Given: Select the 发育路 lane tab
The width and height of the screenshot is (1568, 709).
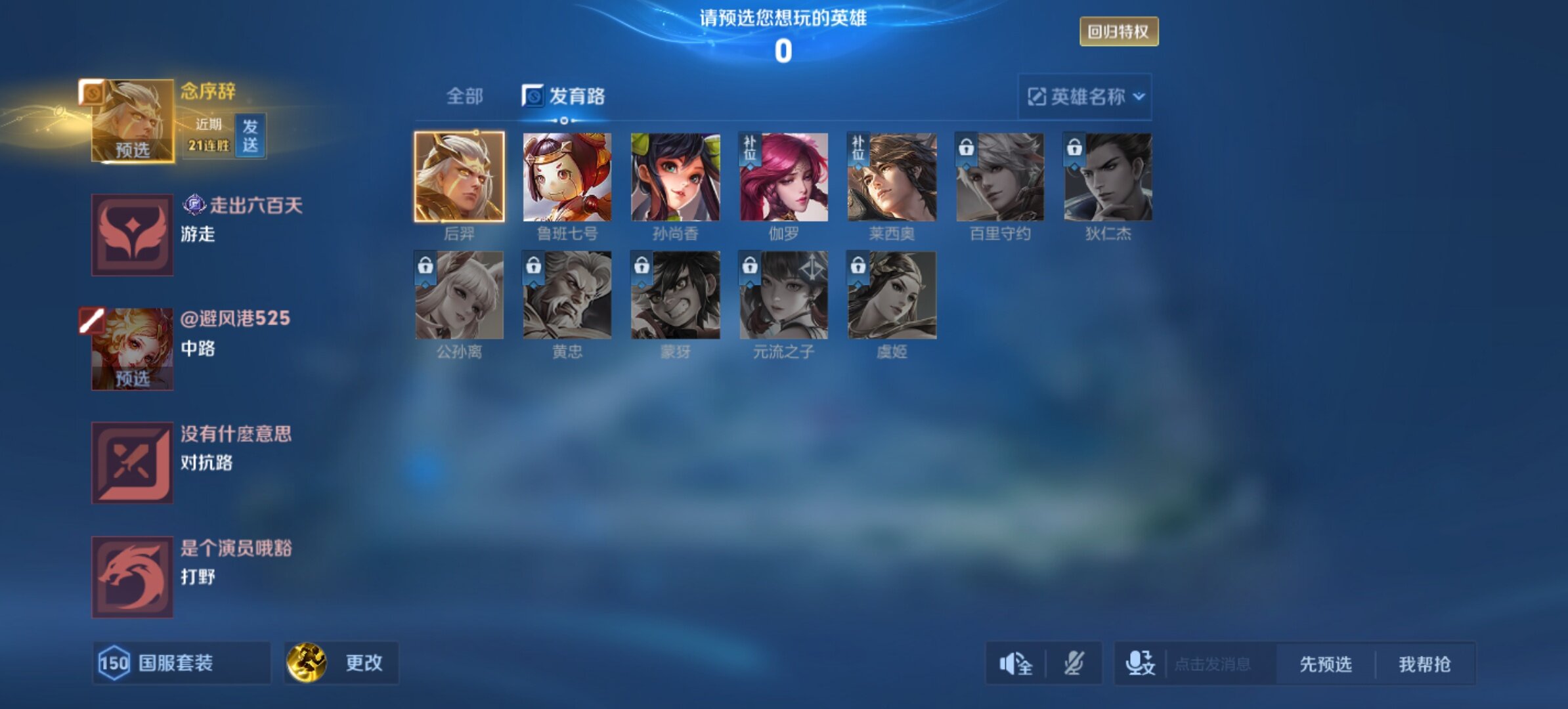Looking at the screenshot, I should [564, 97].
